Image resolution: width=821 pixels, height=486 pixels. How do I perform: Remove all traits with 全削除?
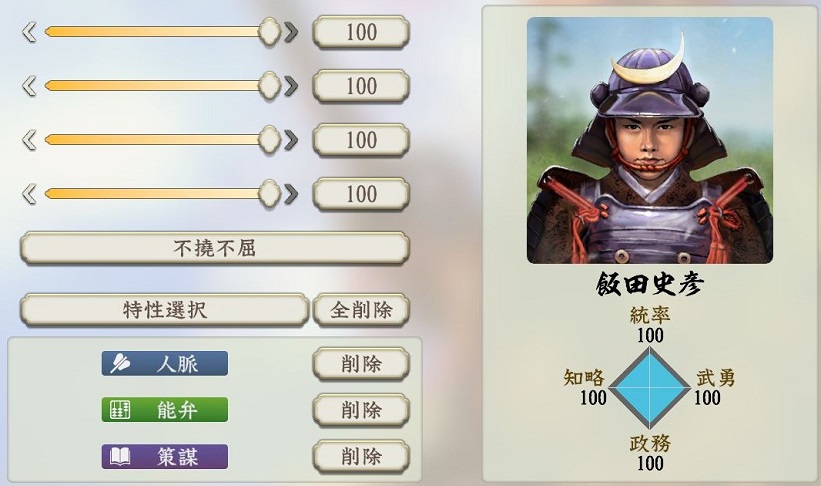[x=361, y=310]
